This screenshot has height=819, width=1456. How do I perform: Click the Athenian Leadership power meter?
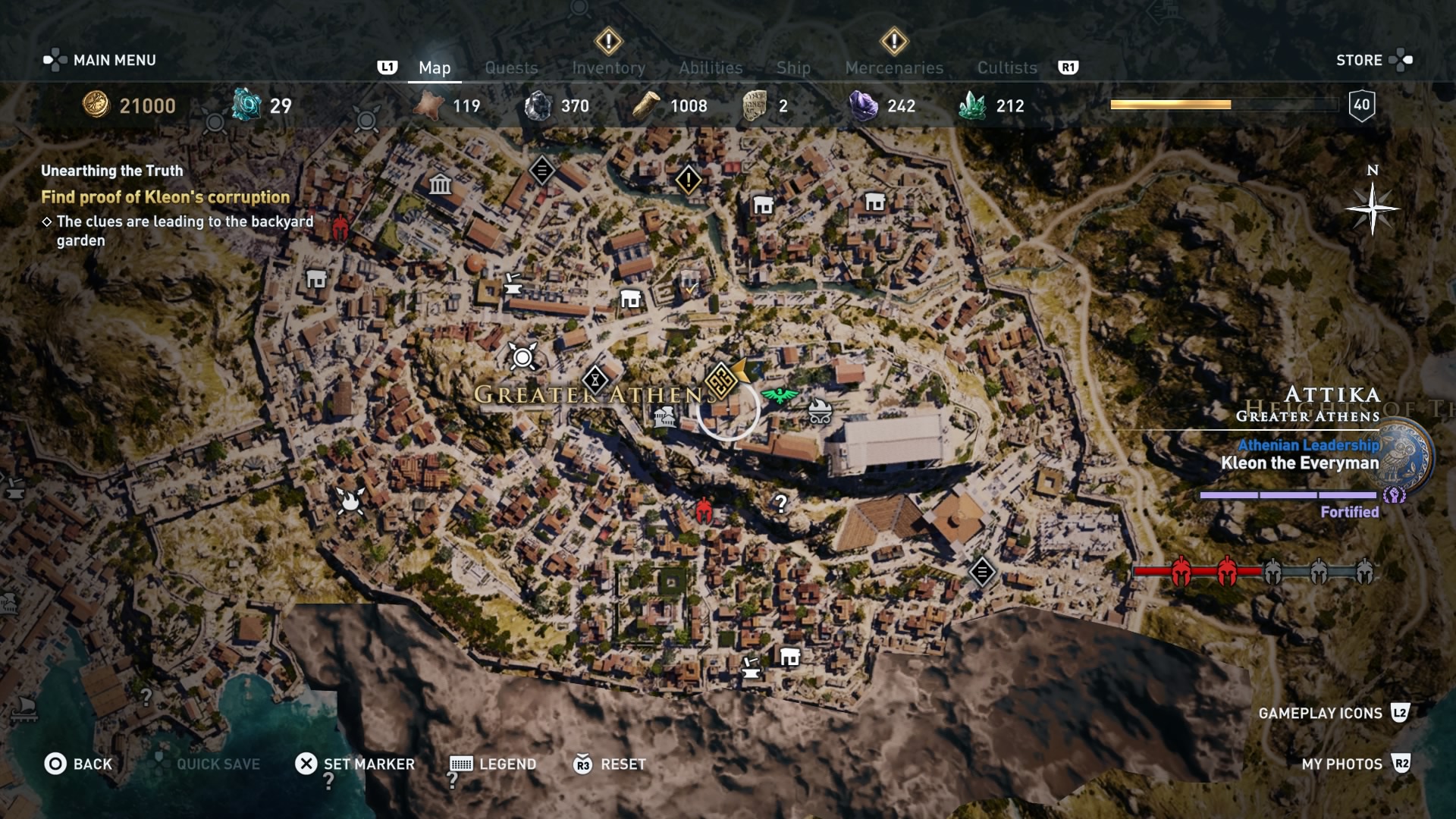[x=1291, y=494]
